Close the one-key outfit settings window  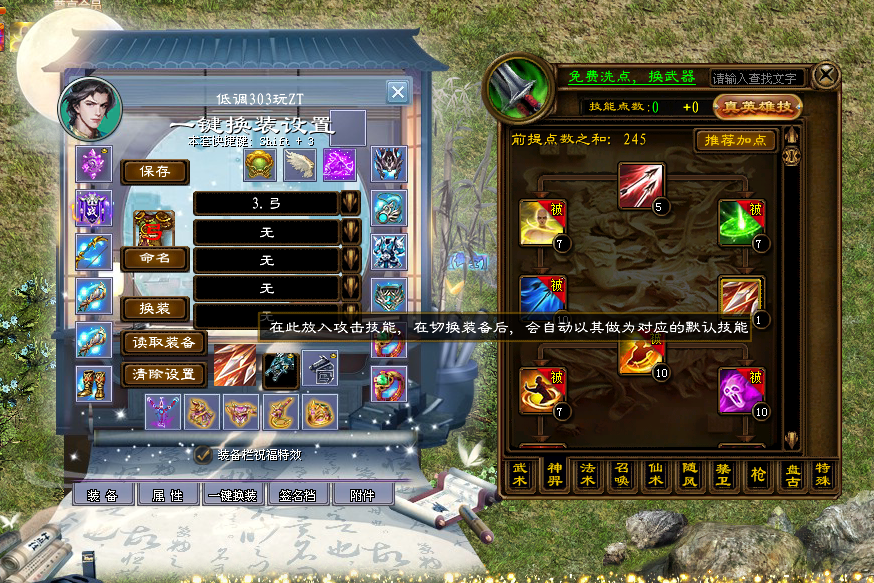(x=397, y=93)
